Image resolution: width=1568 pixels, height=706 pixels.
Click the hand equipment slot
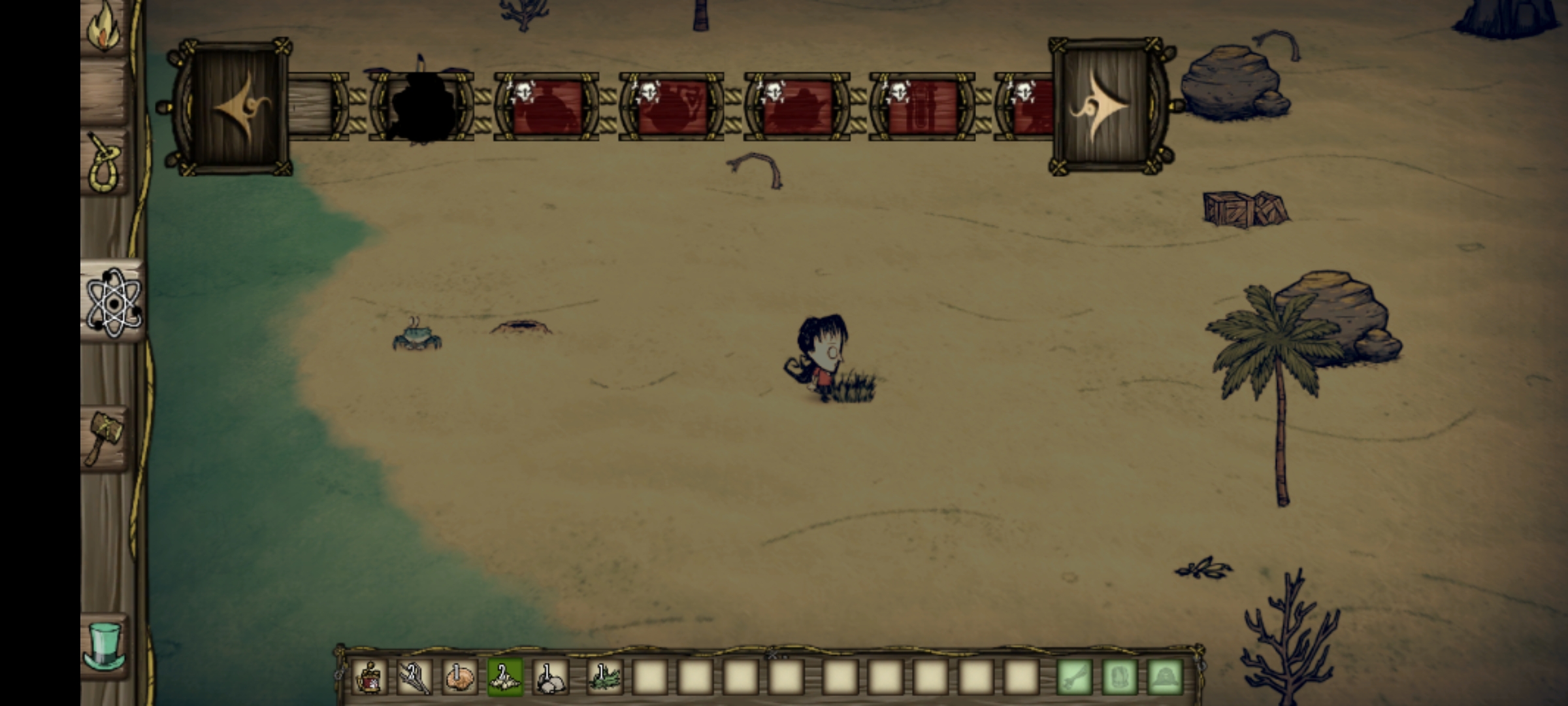tap(1075, 677)
